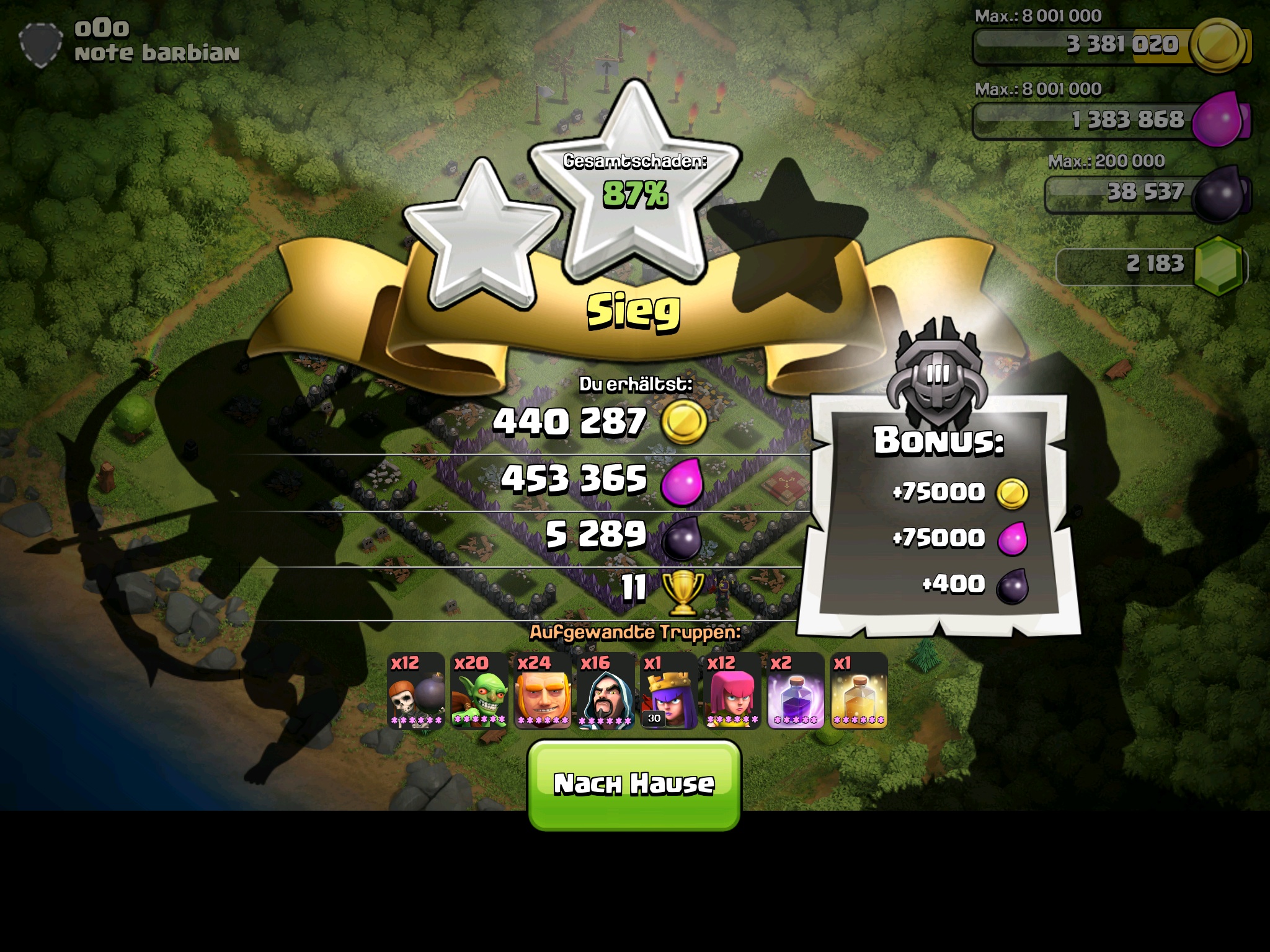The height and width of the screenshot is (952, 1270).
Task: Pick the Archer Queen hero card
Action: coord(668,691)
